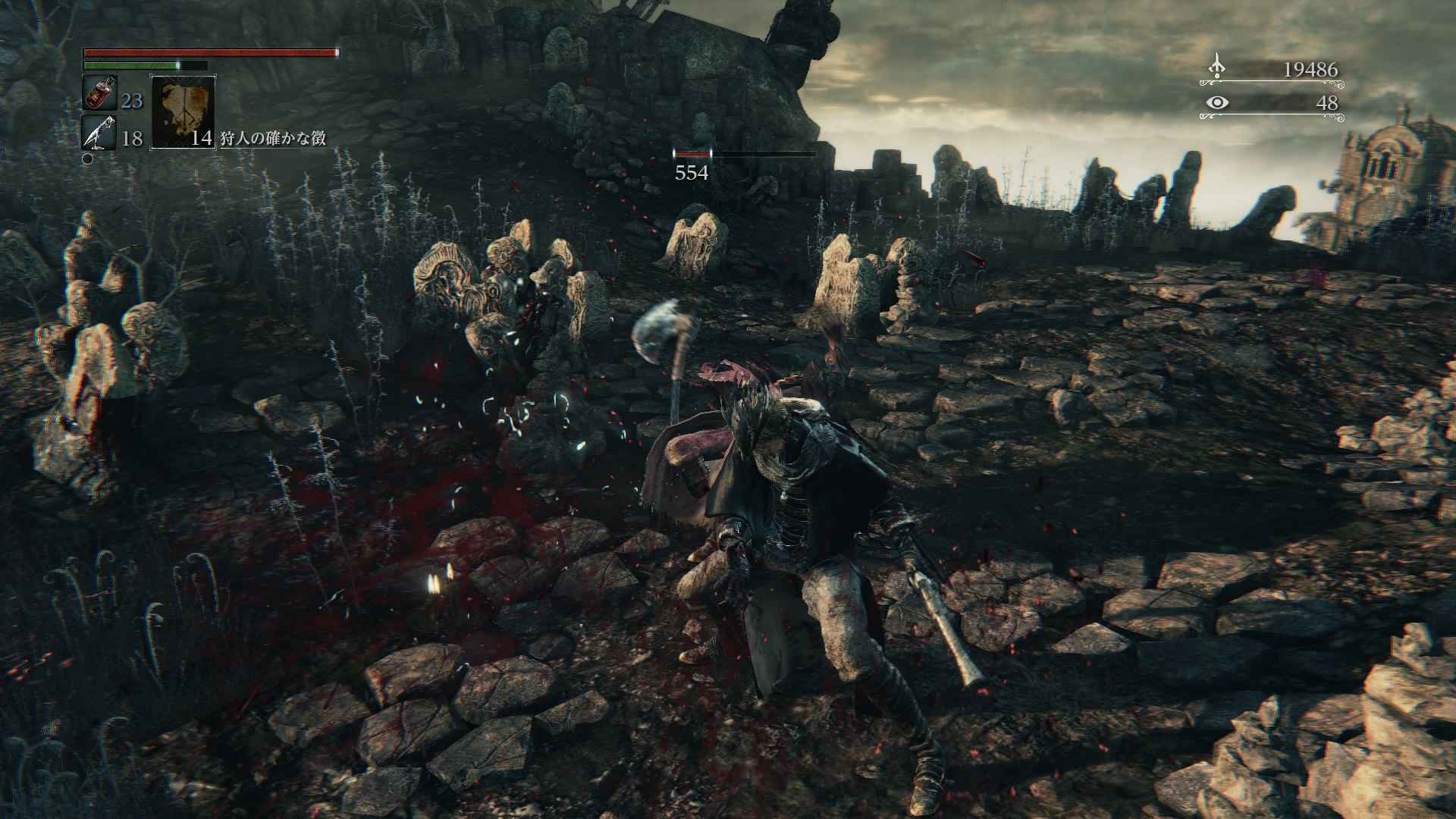Select the Blood Vial item icon
Screen dimensions: 1456x819
pyautogui.click(x=99, y=93)
